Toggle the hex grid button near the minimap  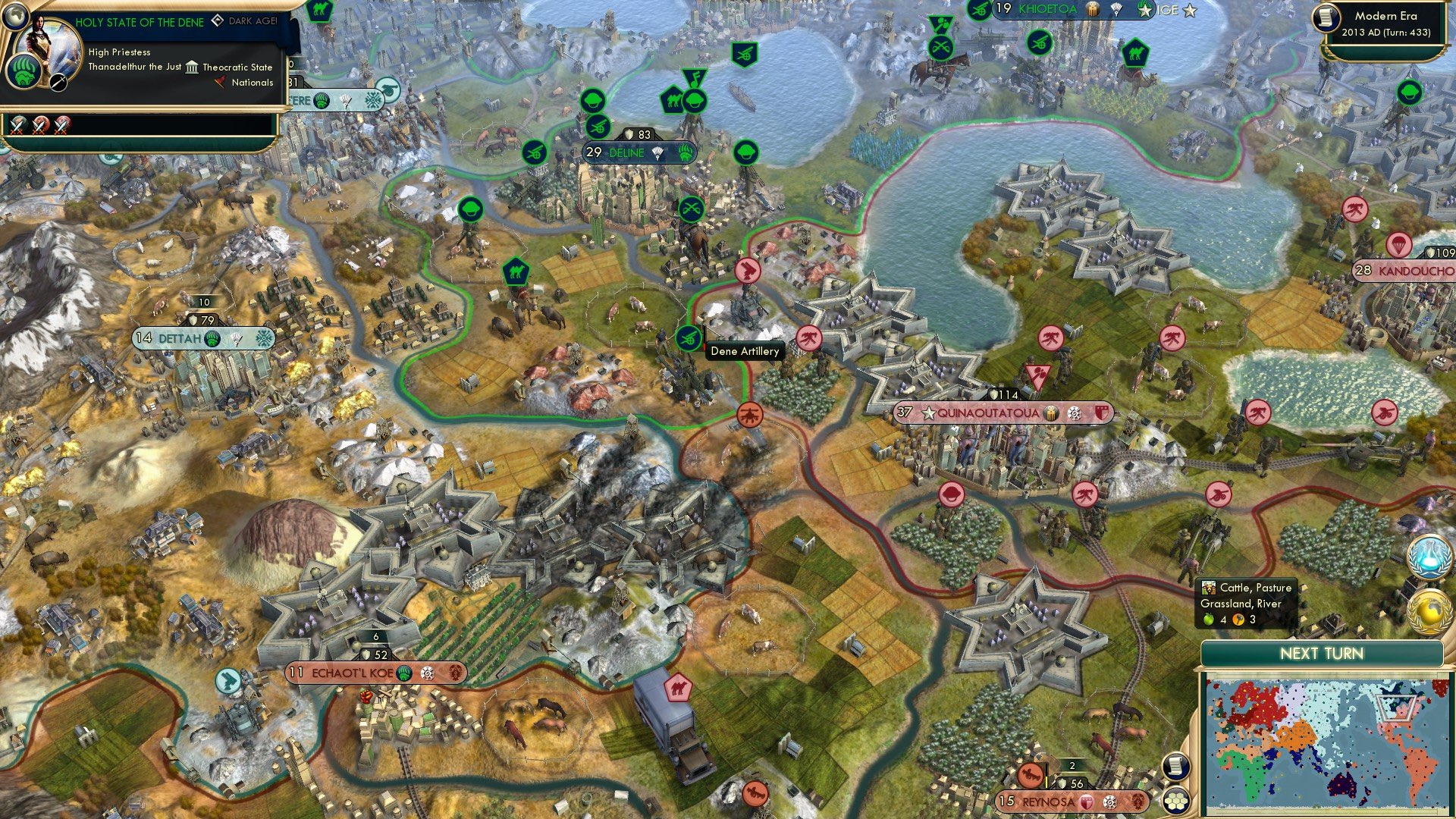pyautogui.click(x=1175, y=802)
